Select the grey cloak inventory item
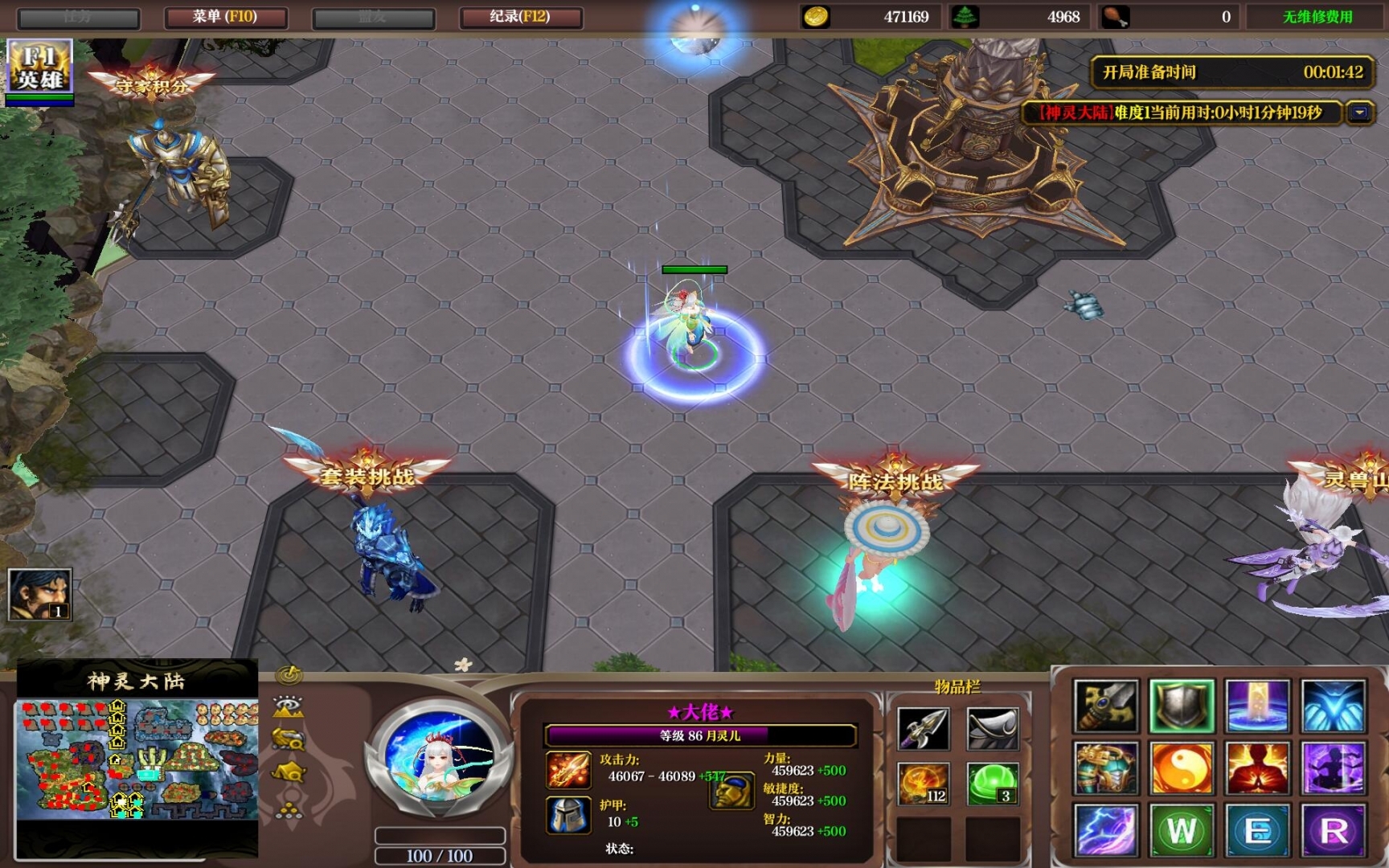 pyautogui.click(x=993, y=728)
